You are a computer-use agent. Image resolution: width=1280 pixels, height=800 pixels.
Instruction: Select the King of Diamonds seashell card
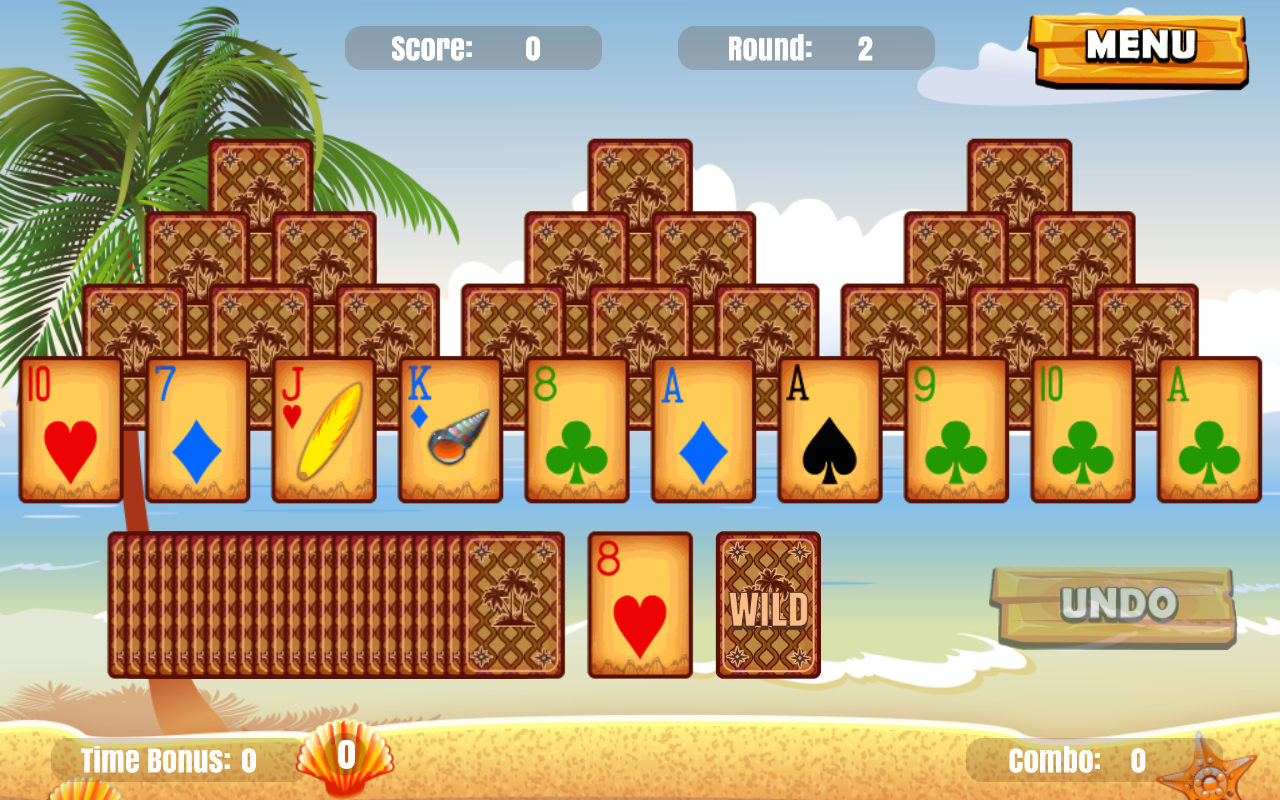point(450,430)
